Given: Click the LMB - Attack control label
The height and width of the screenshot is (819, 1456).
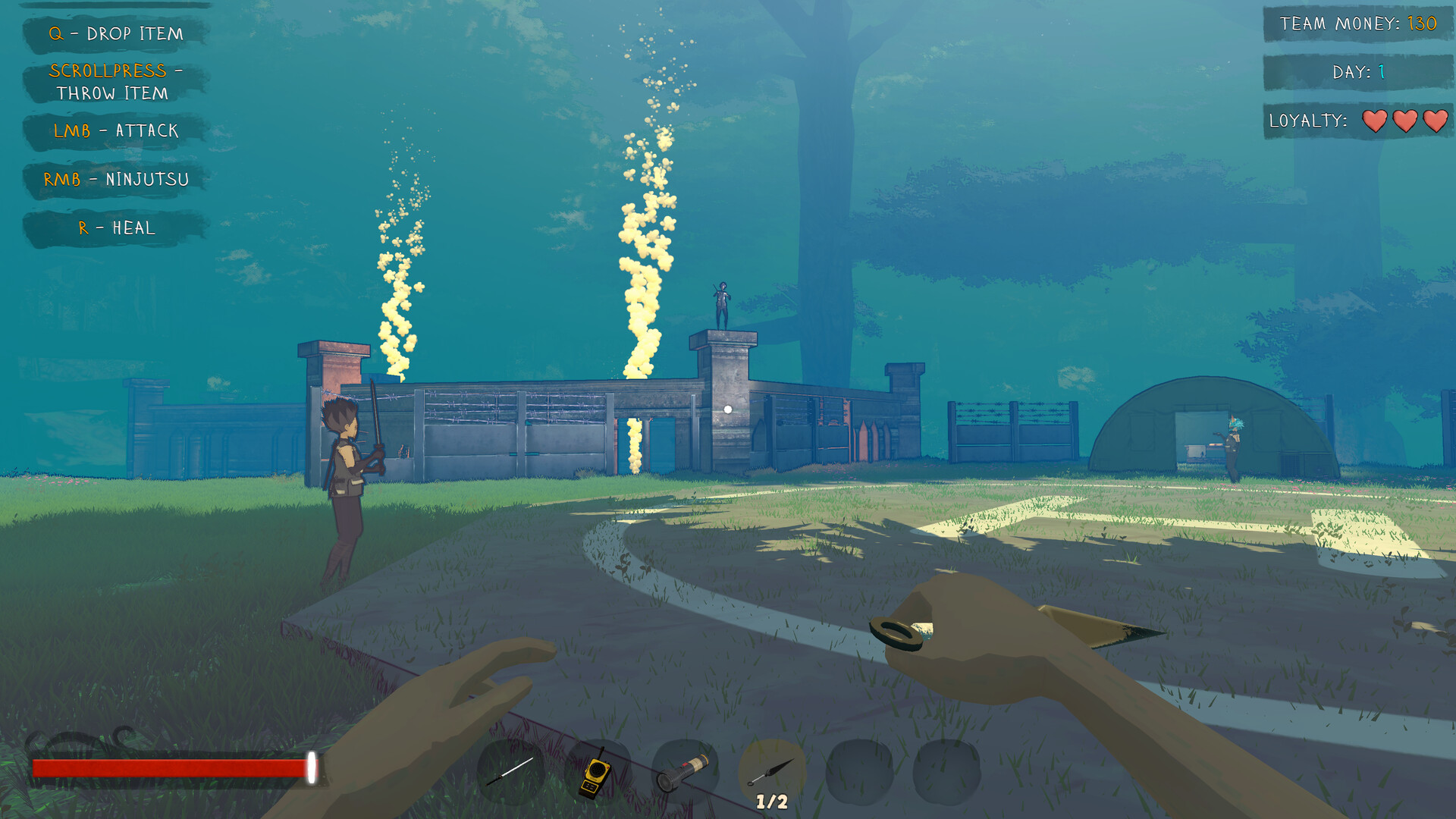Looking at the screenshot, I should click(115, 130).
